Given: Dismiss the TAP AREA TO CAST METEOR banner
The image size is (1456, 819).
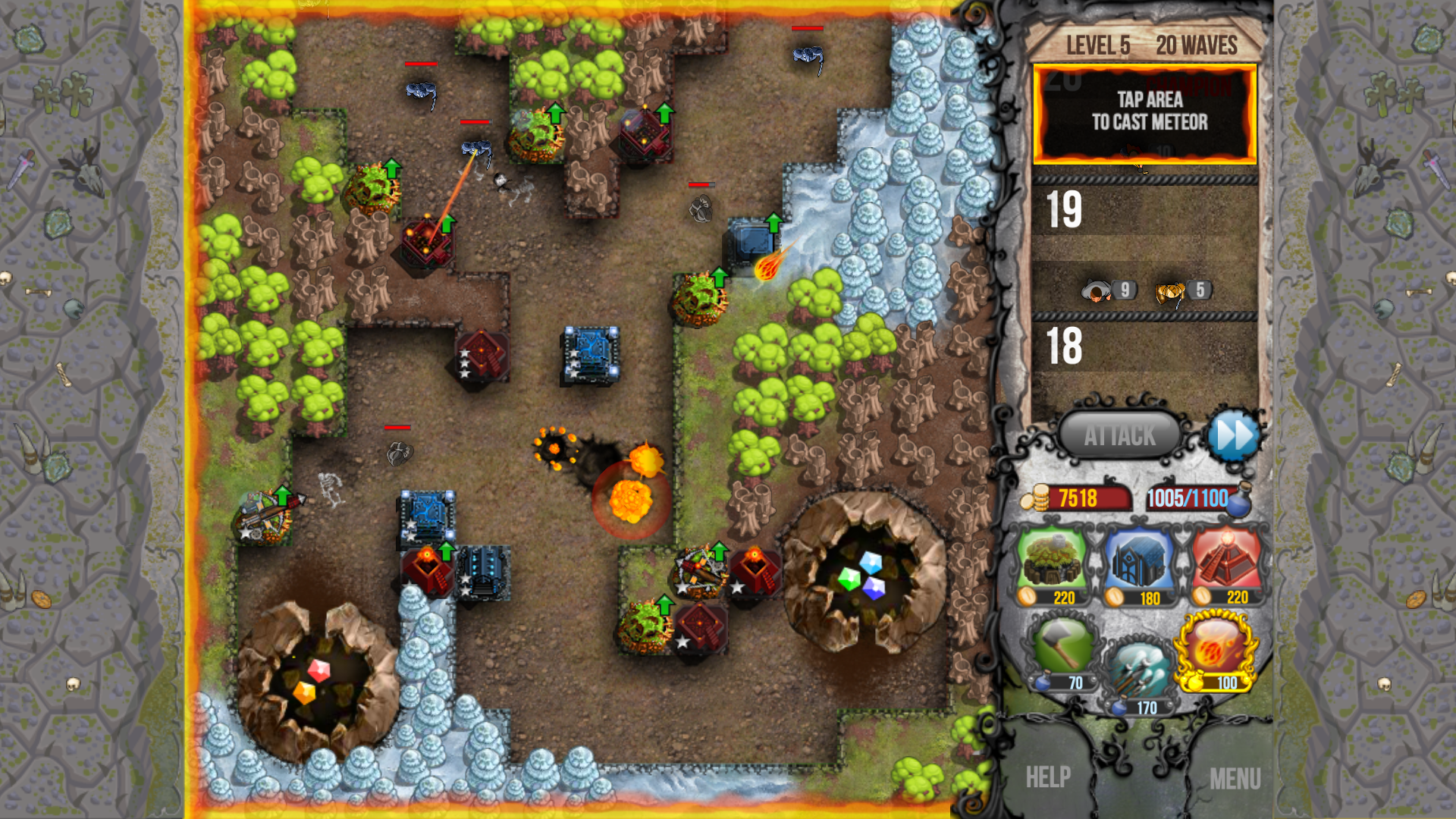Looking at the screenshot, I should (1145, 114).
